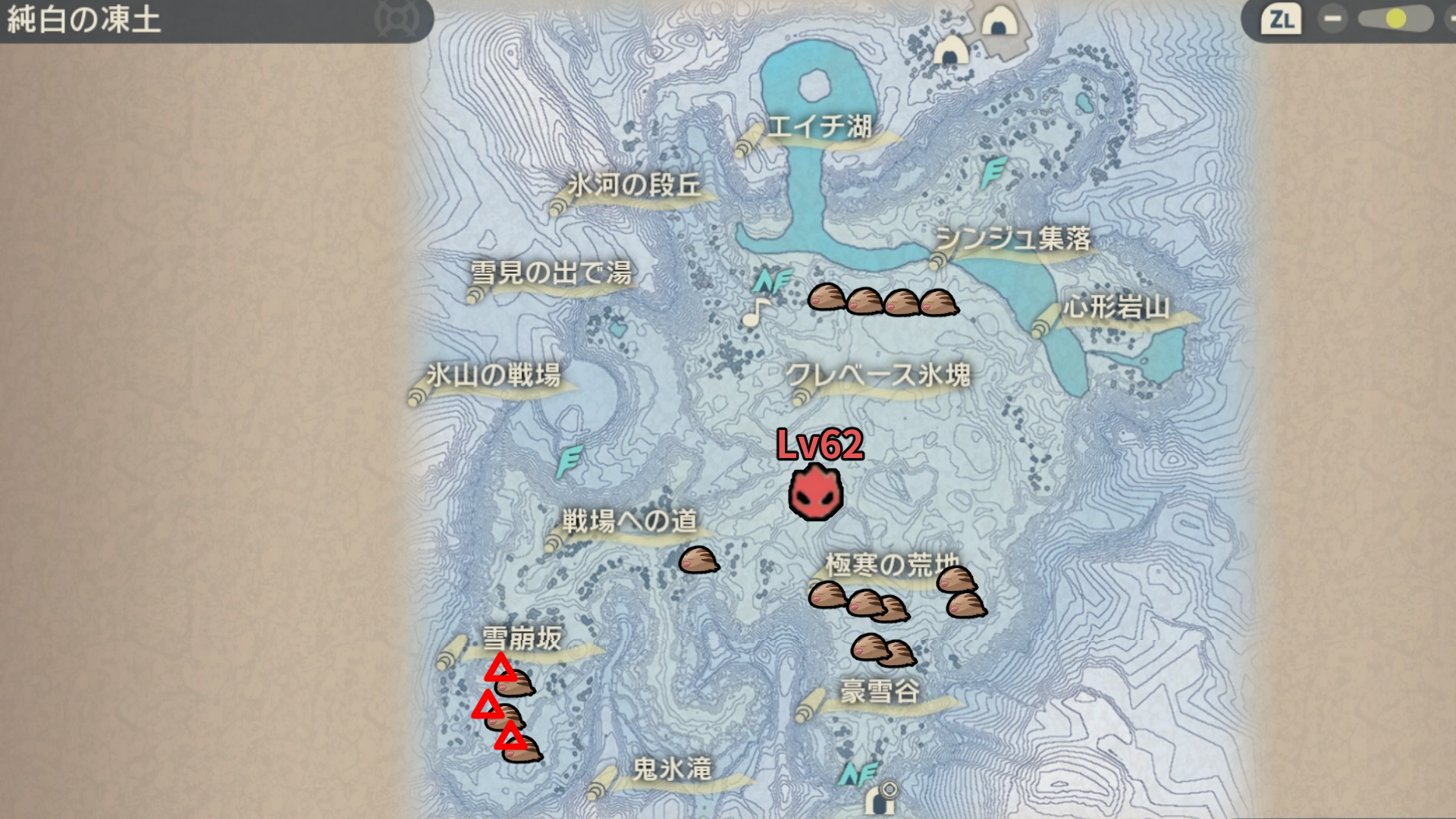
Task: Select the 心形岩山 location label
Action: coord(1116,308)
